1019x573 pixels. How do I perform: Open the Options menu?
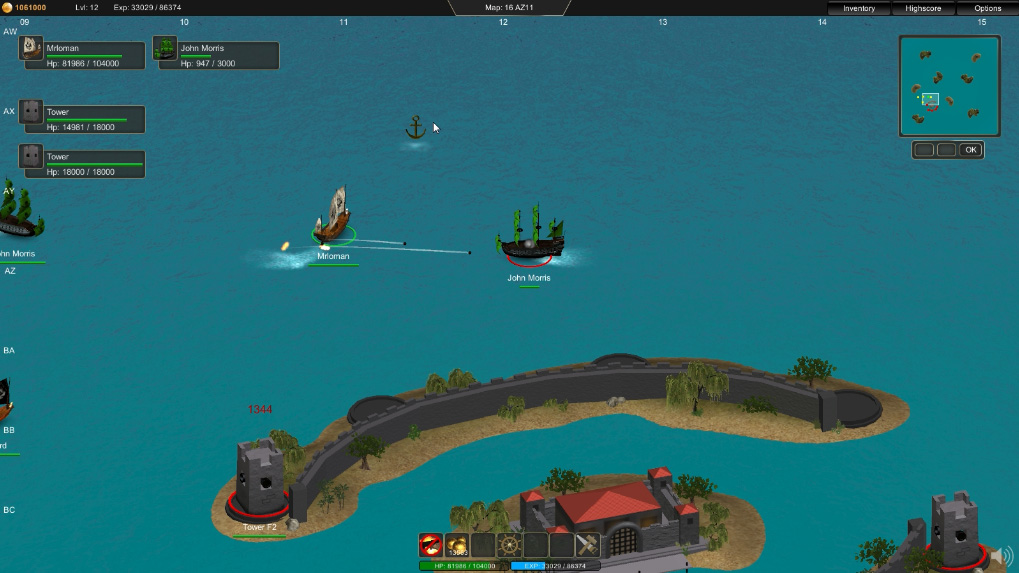coord(987,8)
